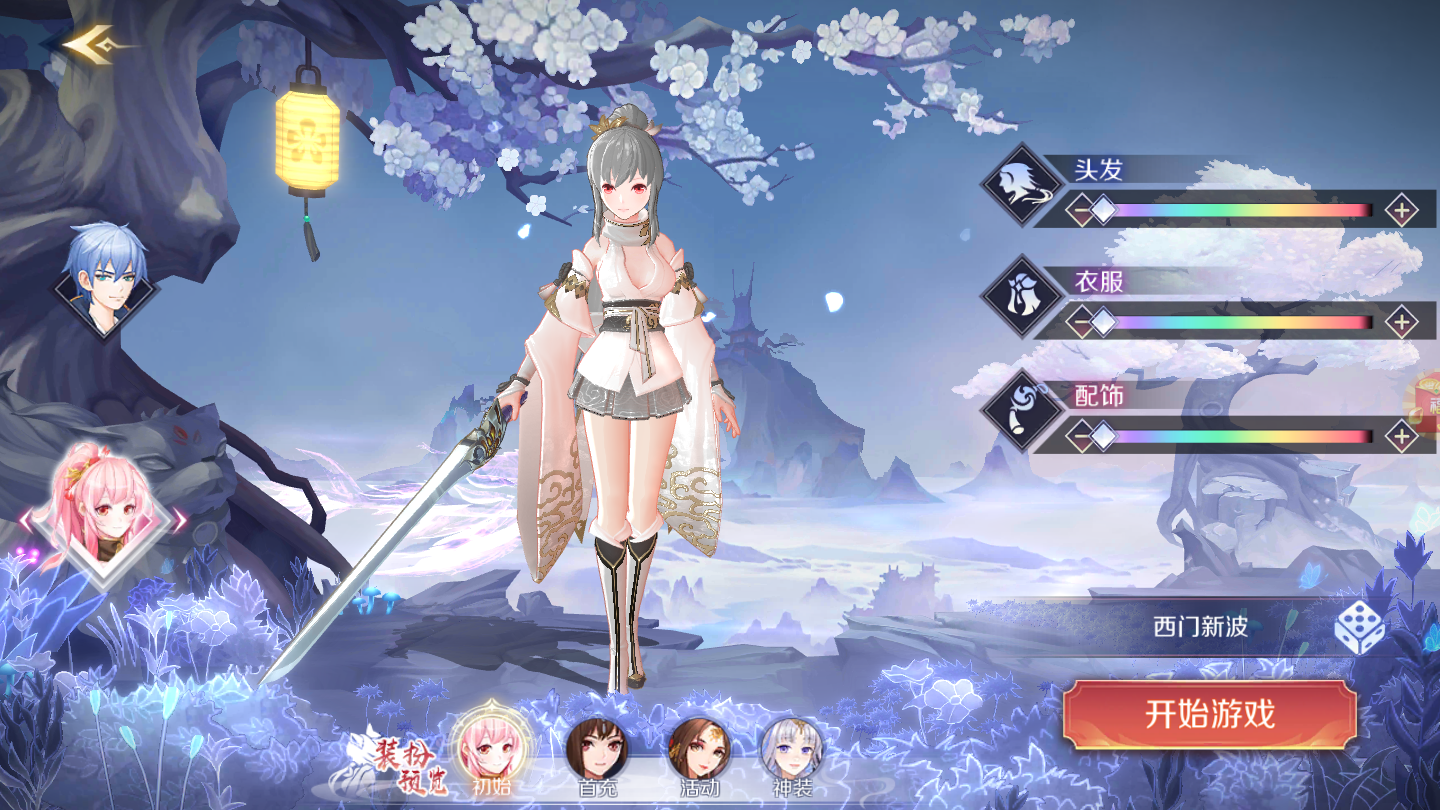Decrease the 配饰 accessory color value
The height and width of the screenshot is (810, 1440).
tap(1079, 436)
